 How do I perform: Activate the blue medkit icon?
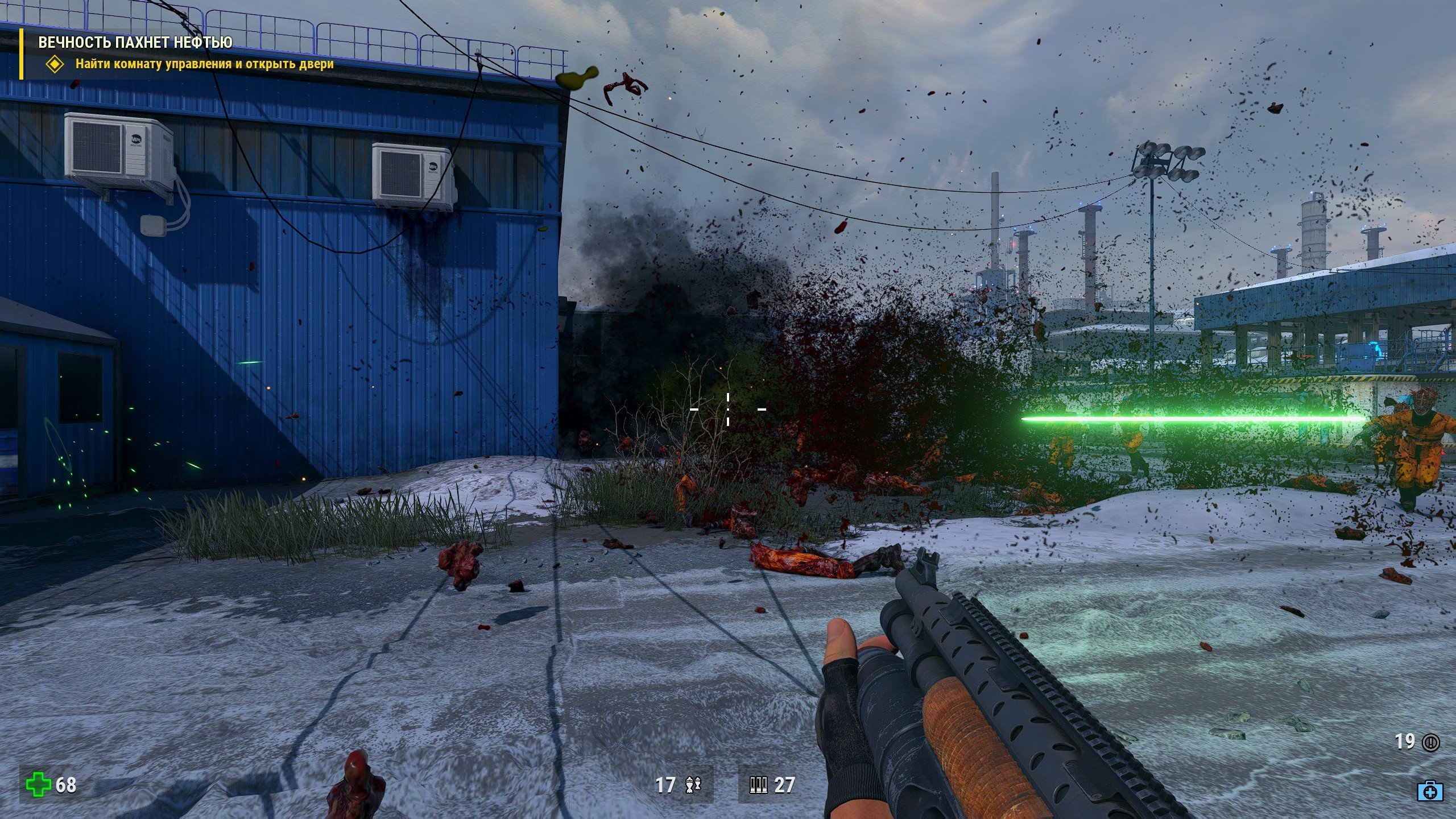pyautogui.click(x=1429, y=791)
